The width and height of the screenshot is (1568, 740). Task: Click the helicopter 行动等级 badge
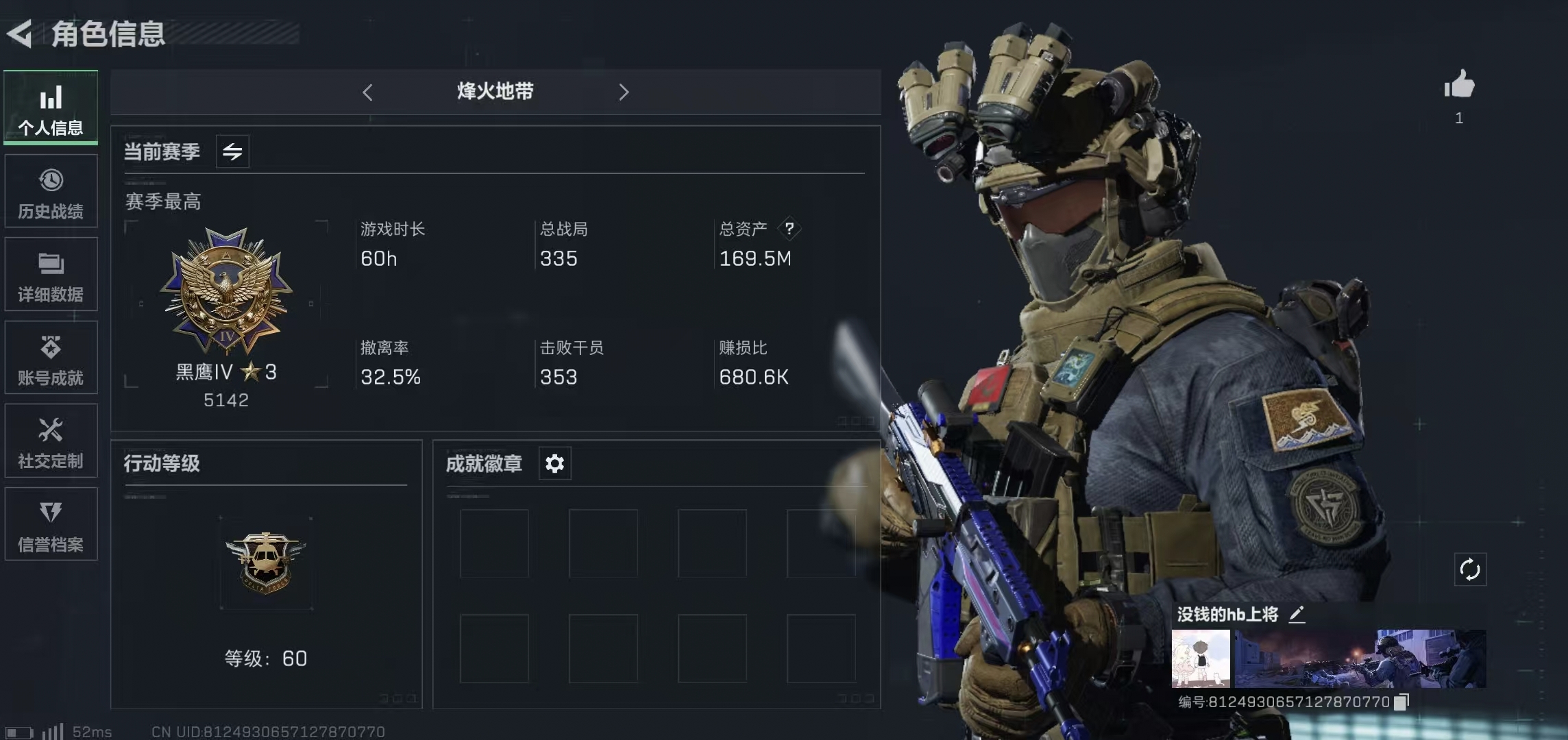pyautogui.click(x=266, y=563)
